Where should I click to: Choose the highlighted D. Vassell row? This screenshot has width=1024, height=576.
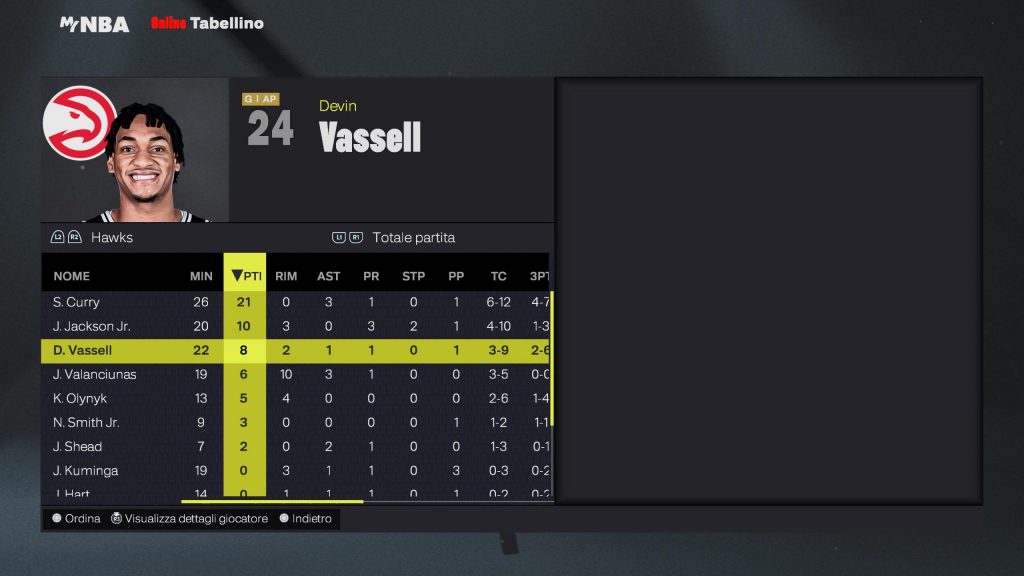click(83, 350)
